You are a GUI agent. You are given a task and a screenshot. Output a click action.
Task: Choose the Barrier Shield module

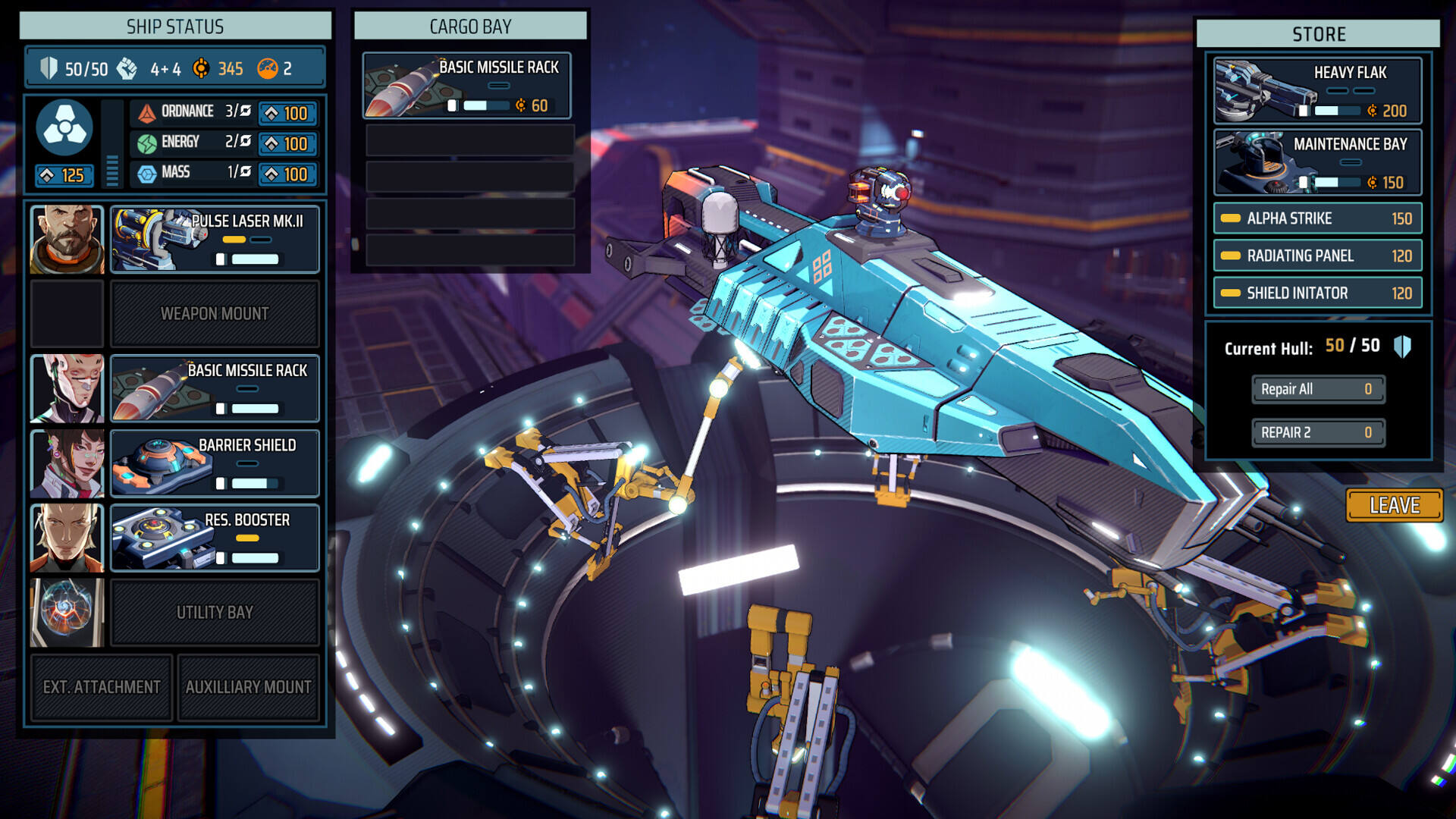215,463
